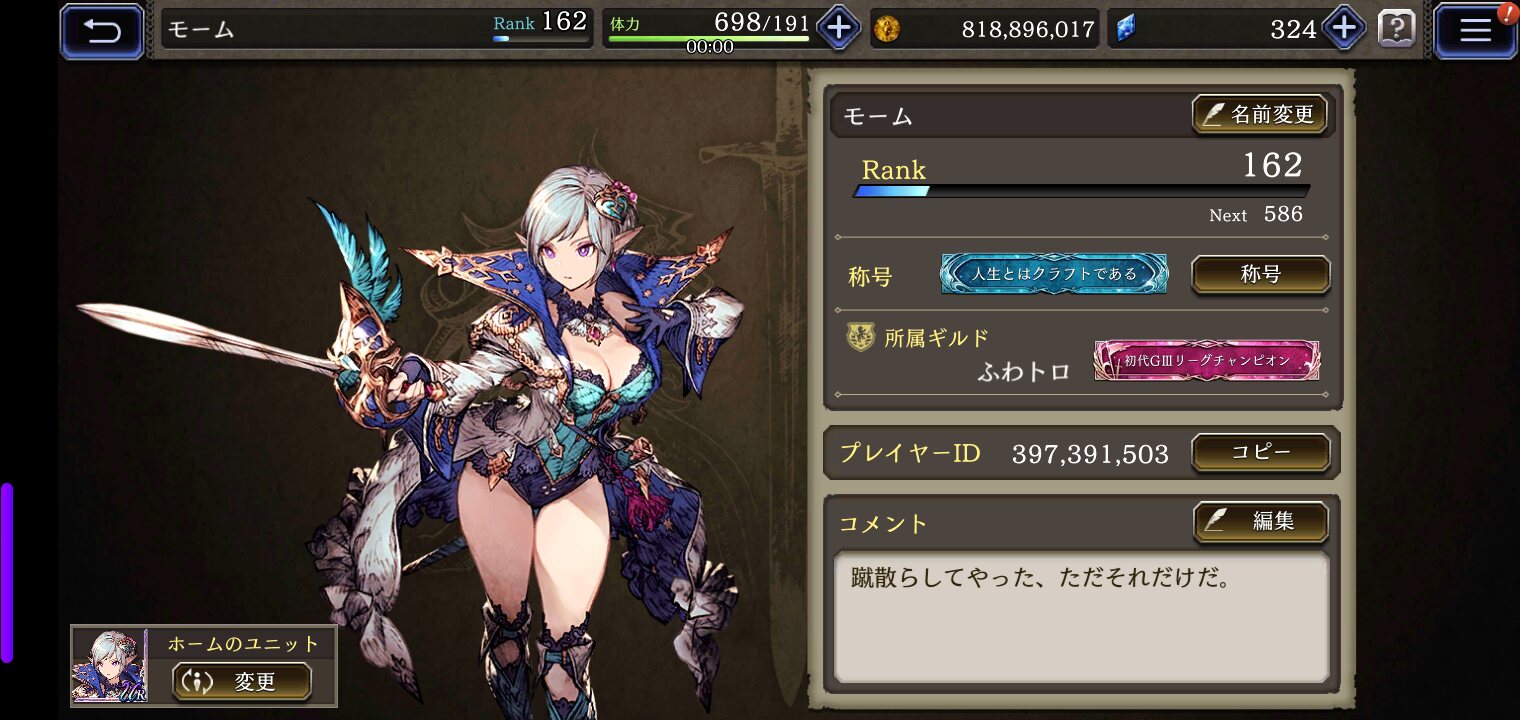Add stamina with the 体力 plus button

tap(838, 29)
